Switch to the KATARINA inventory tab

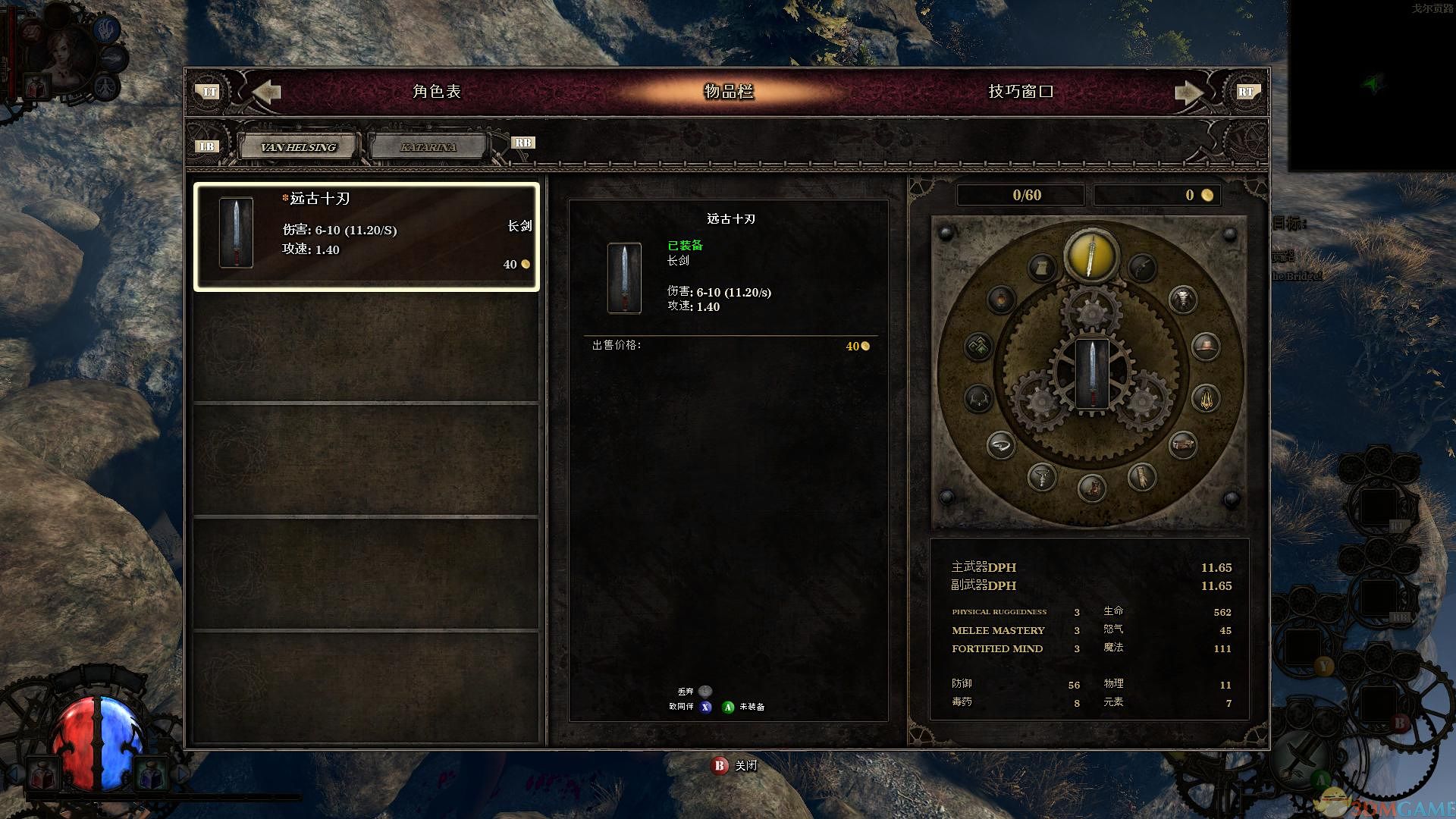pyautogui.click(x=428, y=147)
